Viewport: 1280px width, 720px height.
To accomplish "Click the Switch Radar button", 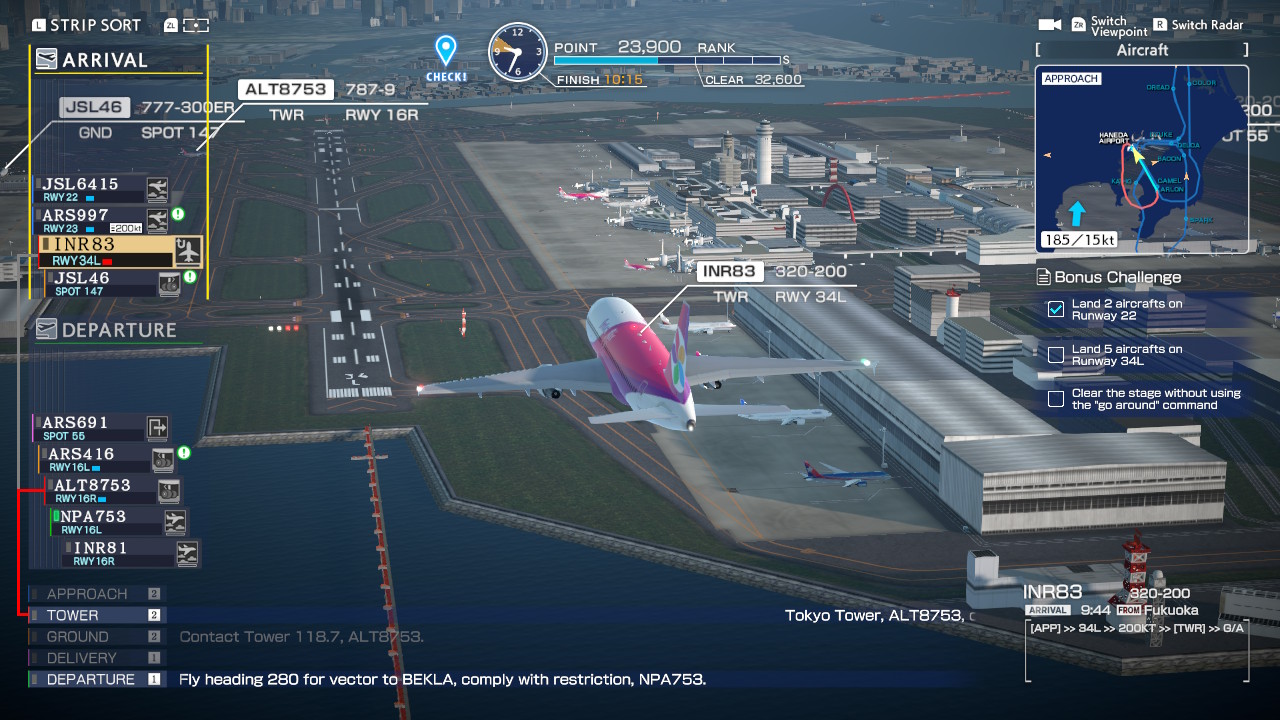I will 1197,24.
